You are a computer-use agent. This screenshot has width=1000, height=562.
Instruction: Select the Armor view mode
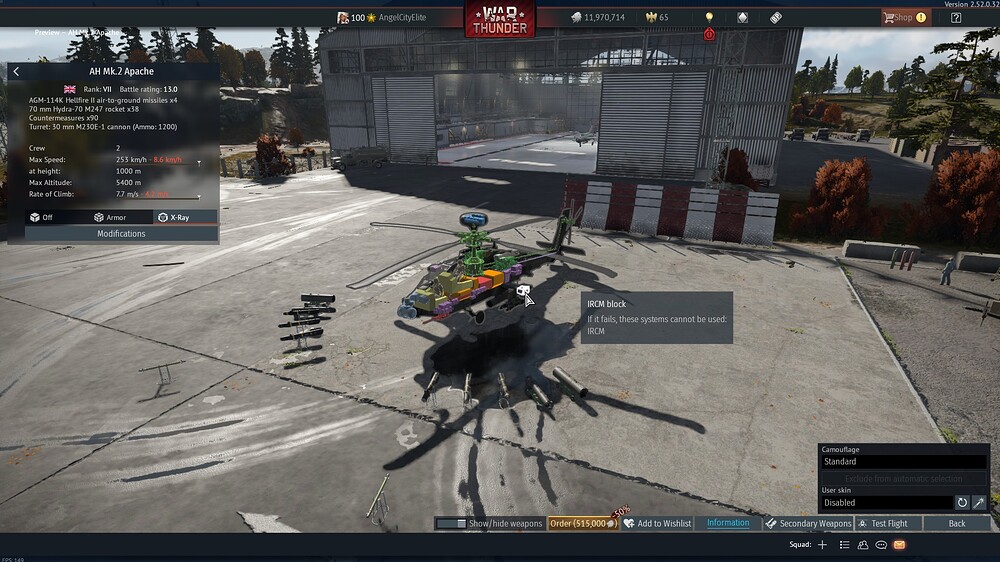tap(111, 217)
